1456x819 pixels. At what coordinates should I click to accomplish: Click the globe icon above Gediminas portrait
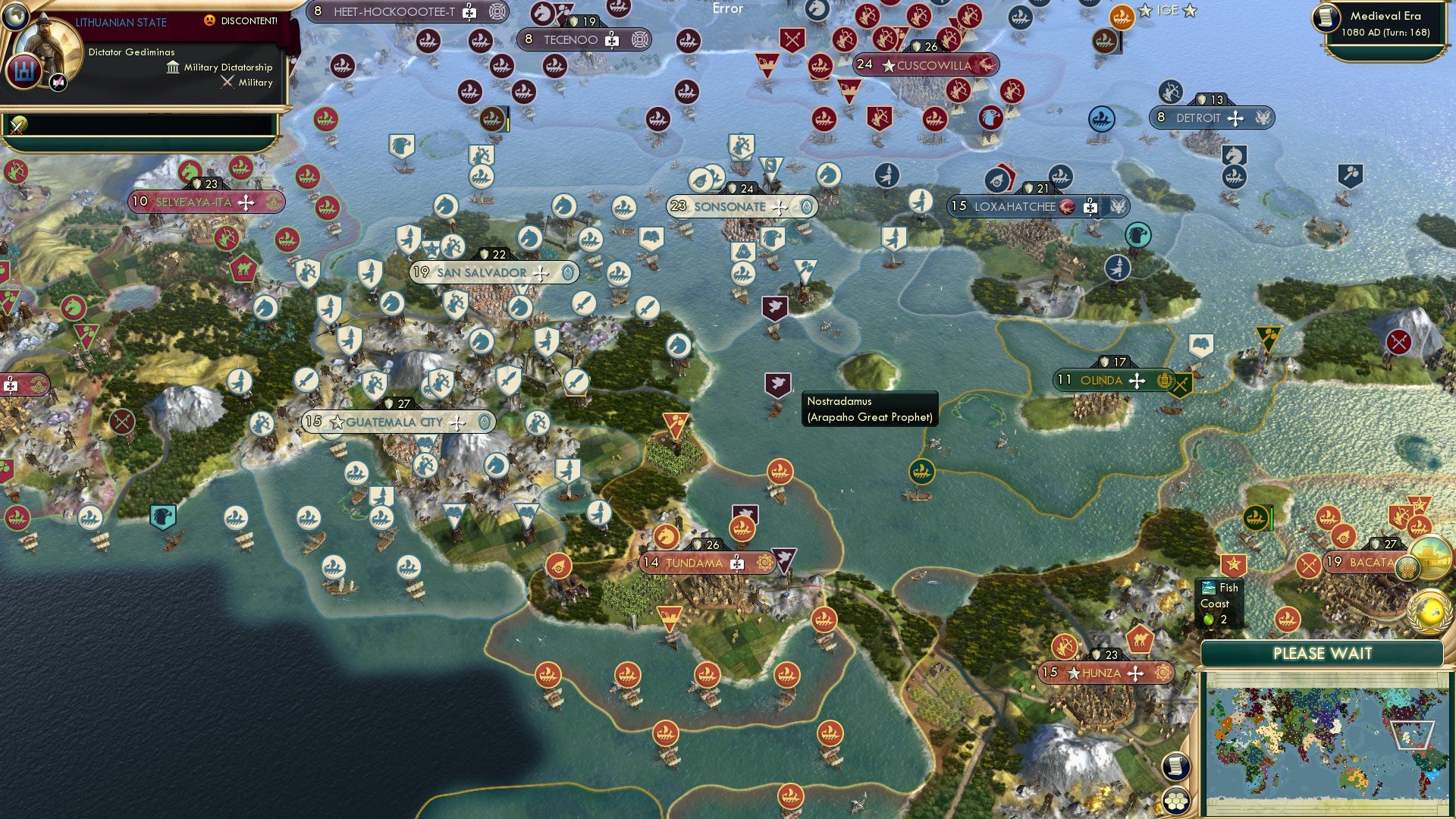[x=16, y=17]
